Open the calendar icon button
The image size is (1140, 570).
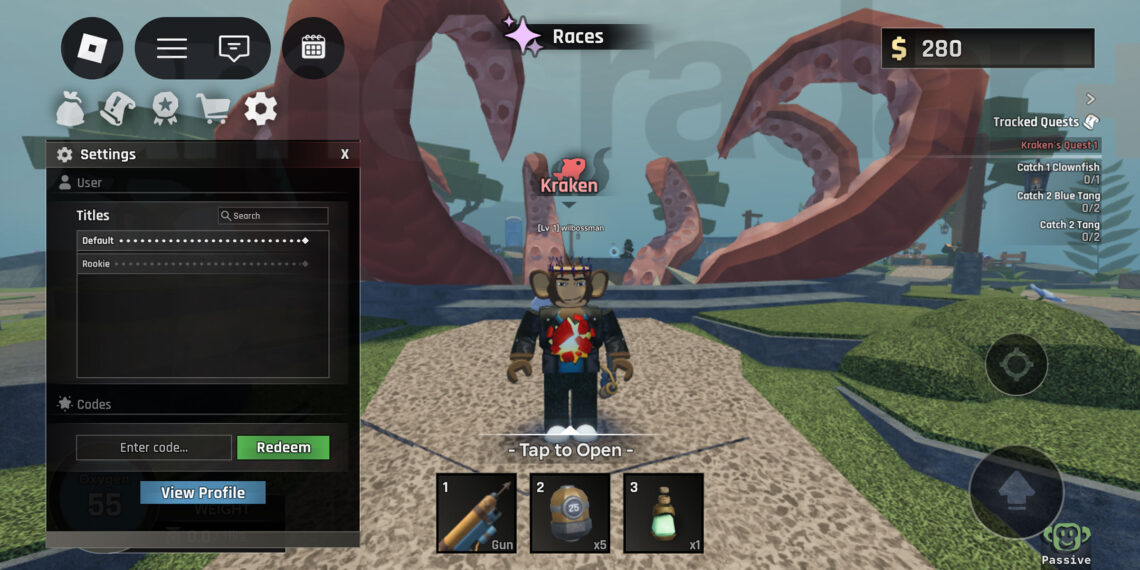(x=313, y=48)
